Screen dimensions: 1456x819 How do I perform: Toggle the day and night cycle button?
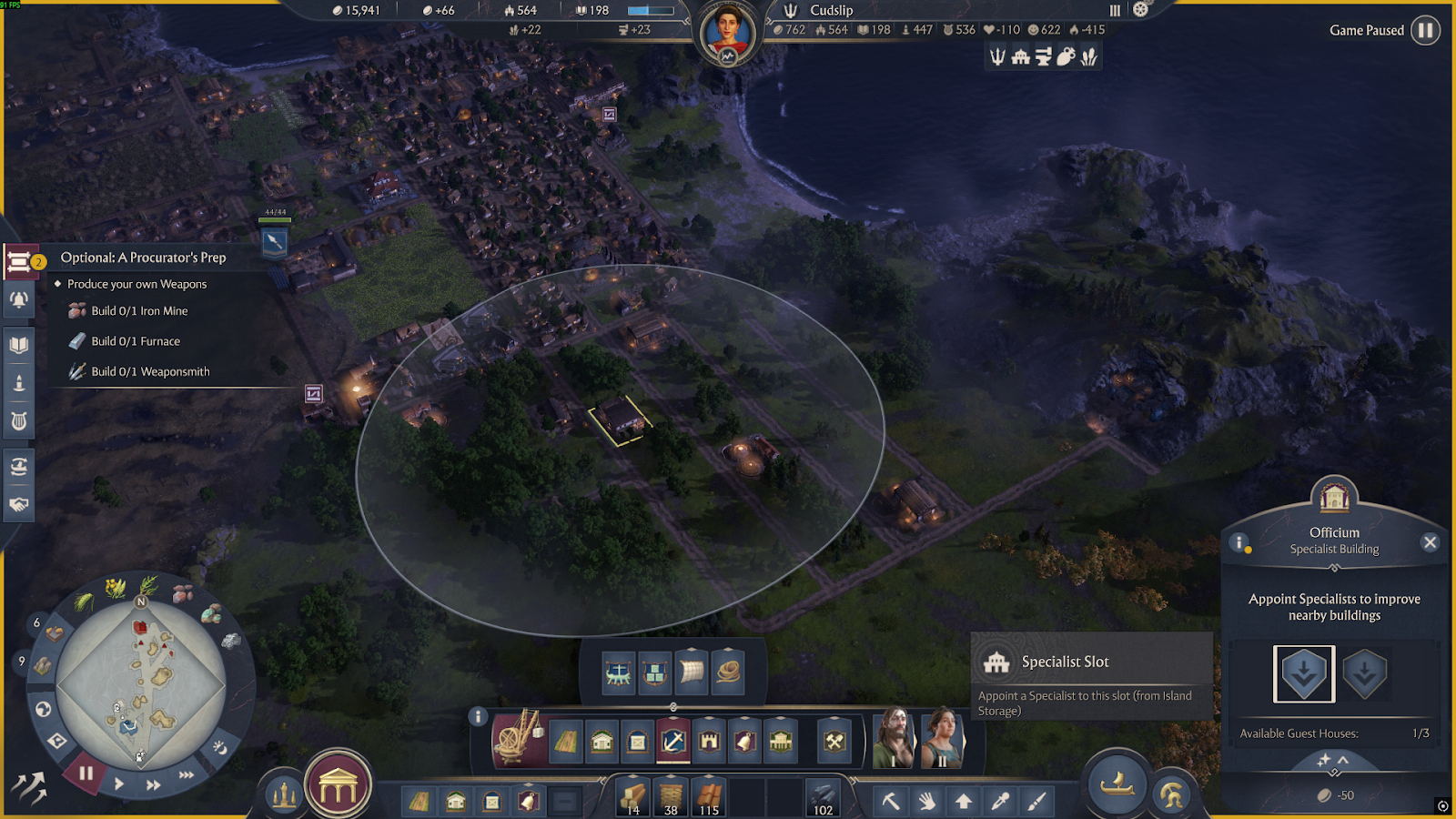(219, 747)
